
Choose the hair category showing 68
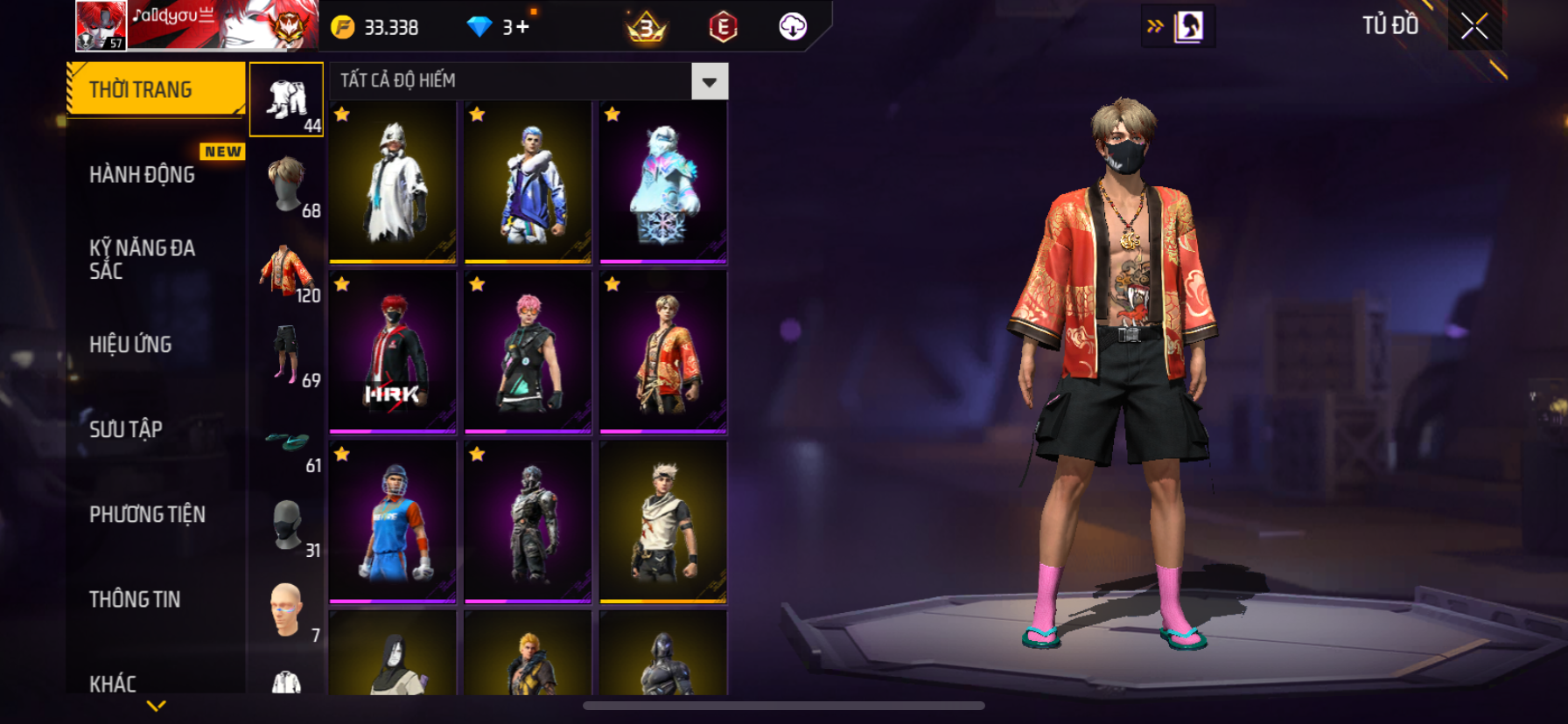coord(287,185)
